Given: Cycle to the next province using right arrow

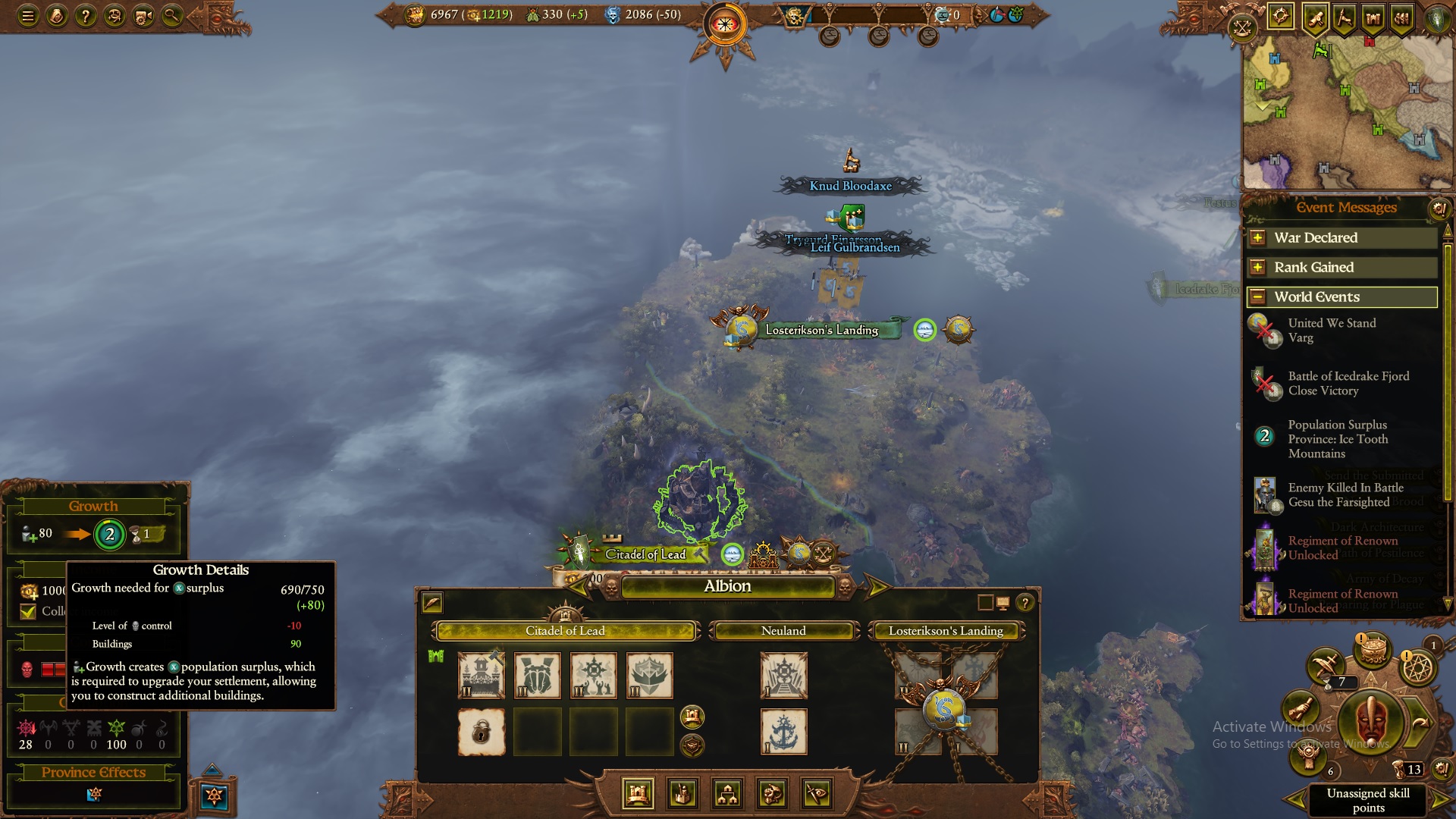Looking at the screenshot, I should [x=876, y=586].
